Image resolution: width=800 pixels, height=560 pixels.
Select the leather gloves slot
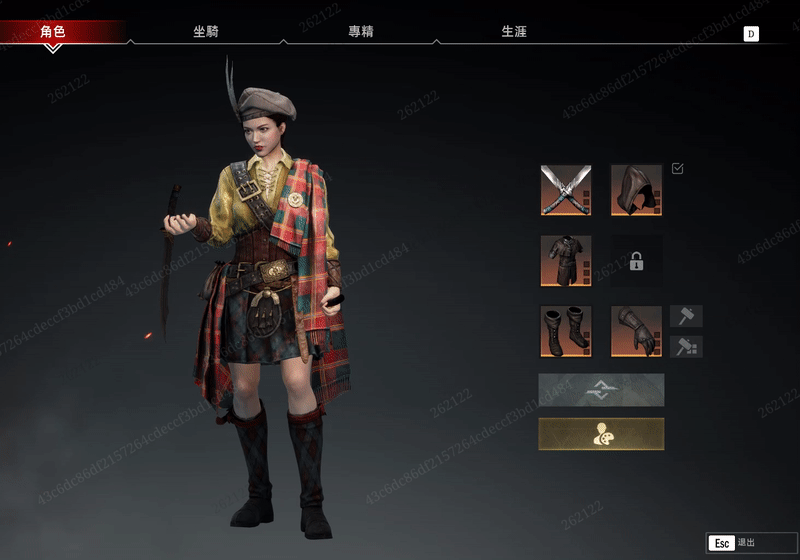tap(636, 331)
